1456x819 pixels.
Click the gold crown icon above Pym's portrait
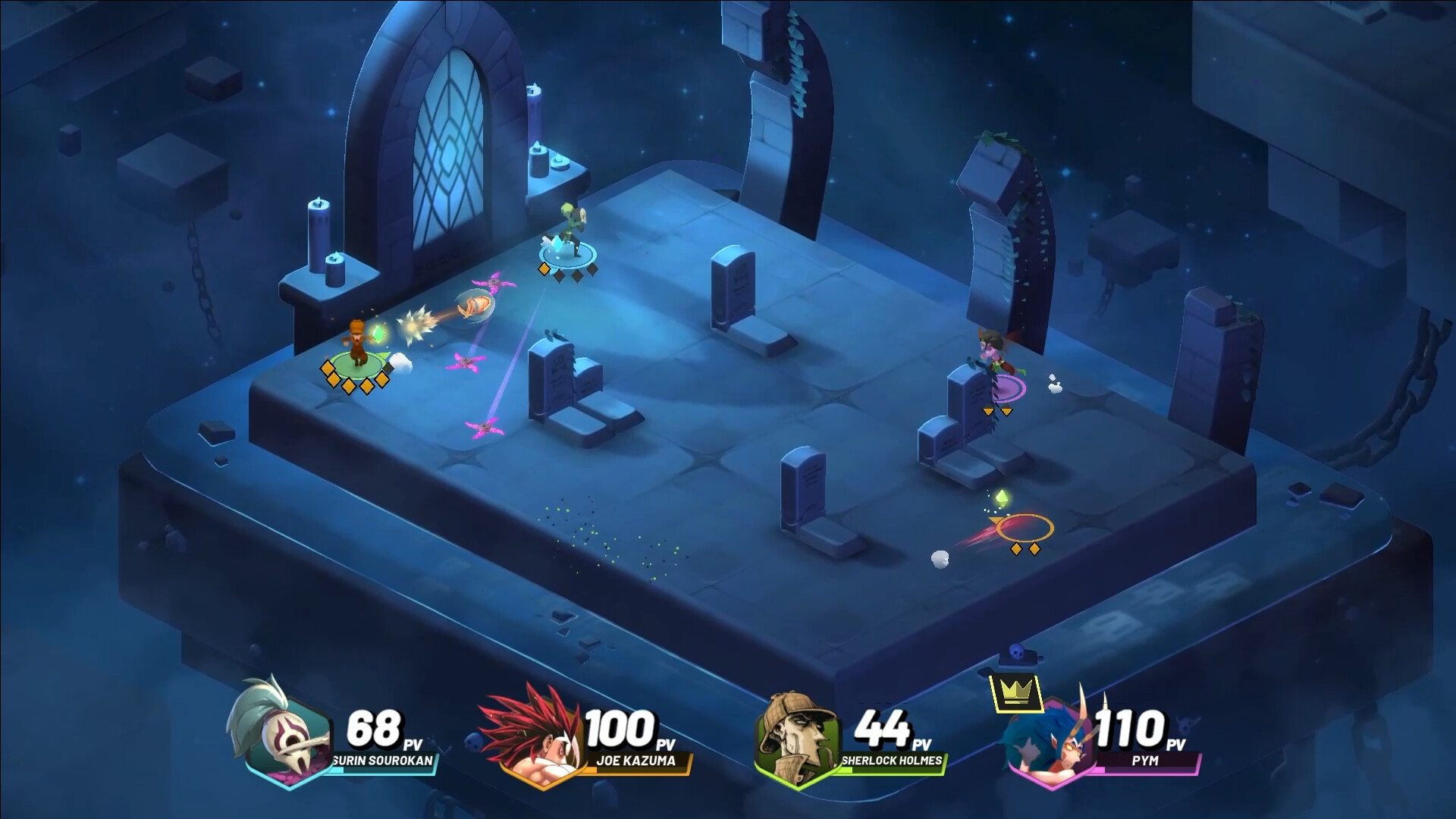click(x=1016, y=692)
